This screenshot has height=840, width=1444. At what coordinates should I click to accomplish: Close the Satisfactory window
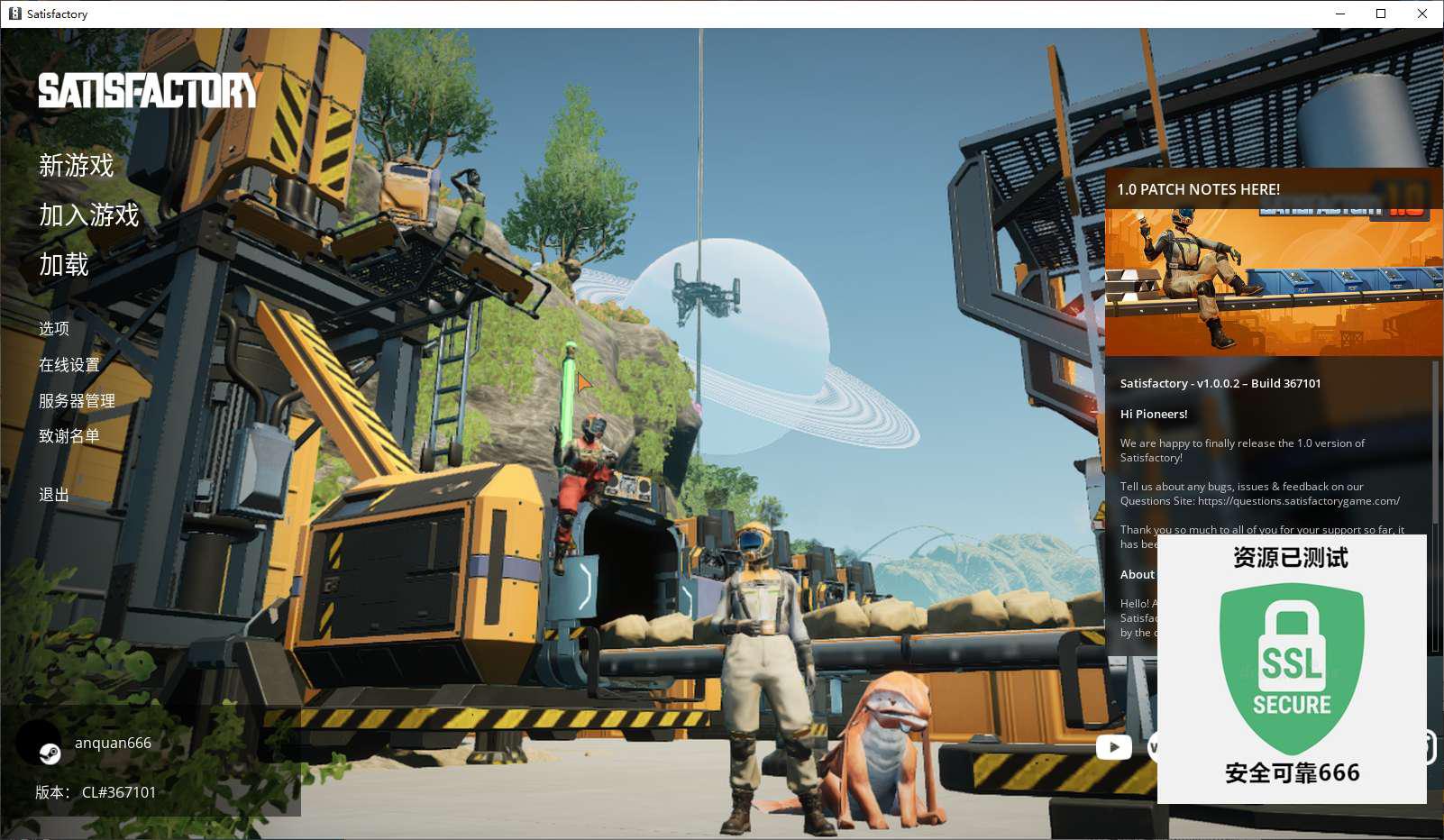pos(1422,14)
